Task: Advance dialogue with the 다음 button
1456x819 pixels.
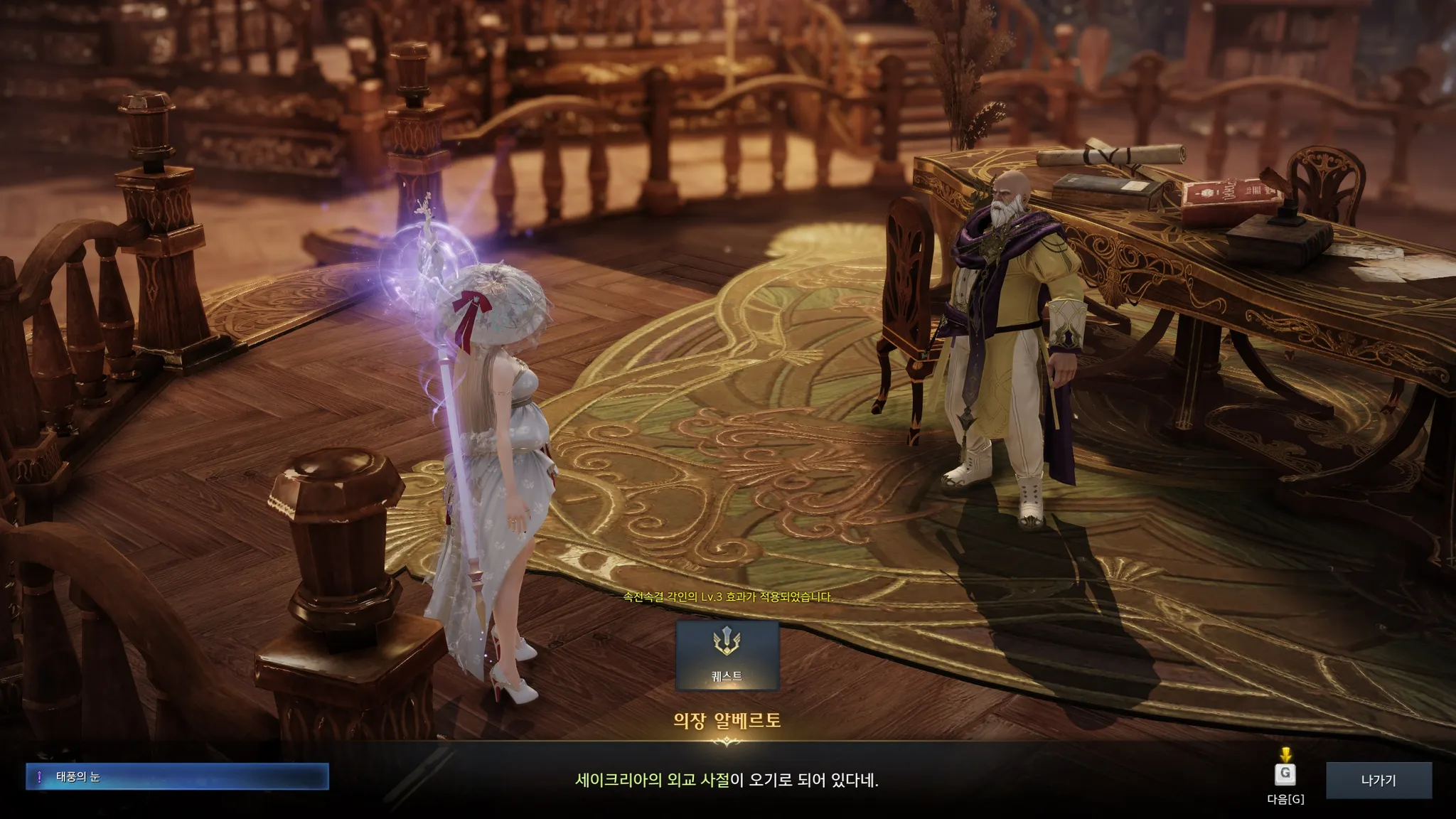Action: [x=1285, y=774]
